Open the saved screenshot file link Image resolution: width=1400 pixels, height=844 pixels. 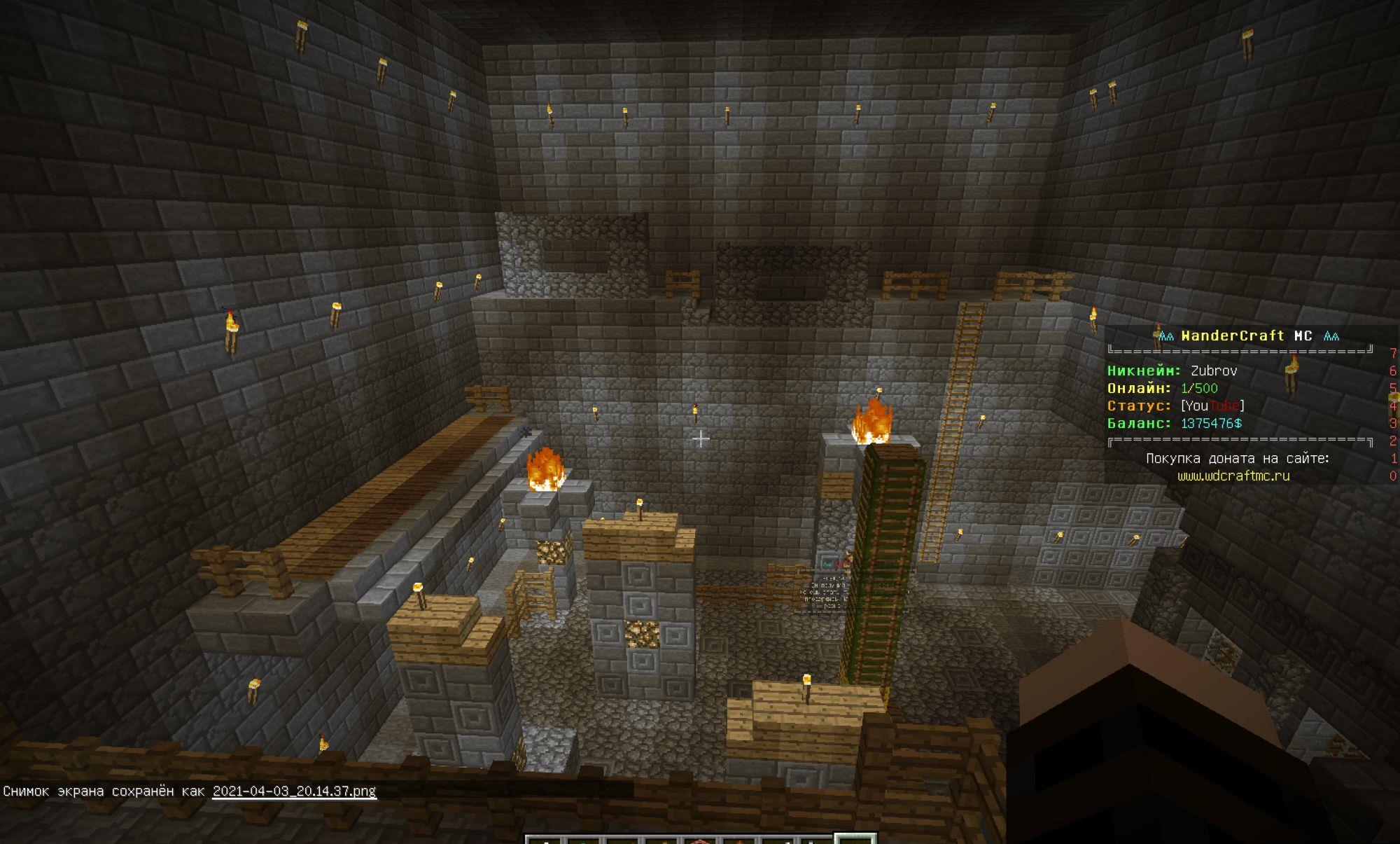coord(294,791)
